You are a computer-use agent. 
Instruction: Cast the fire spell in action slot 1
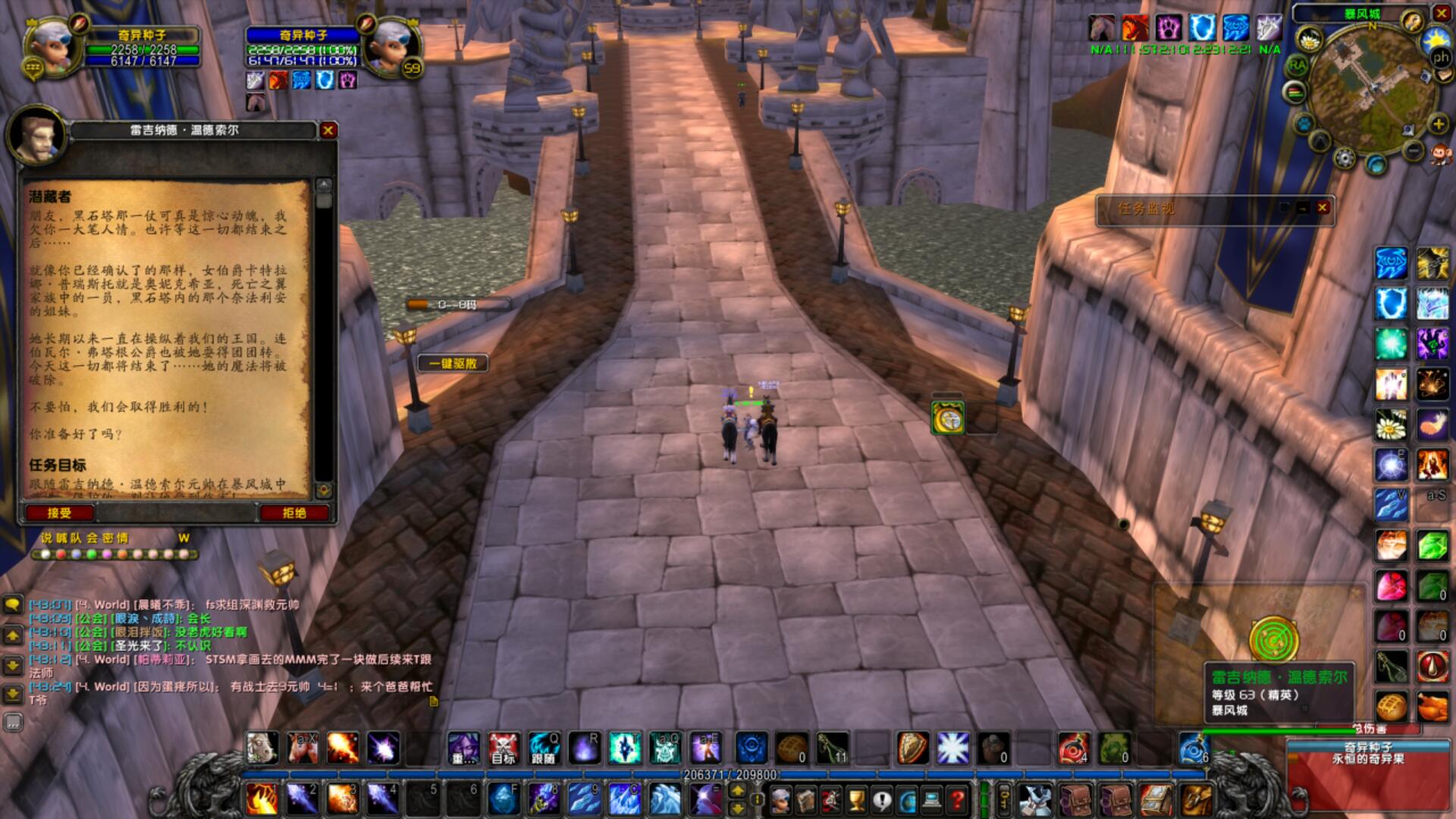click(261, 799)
